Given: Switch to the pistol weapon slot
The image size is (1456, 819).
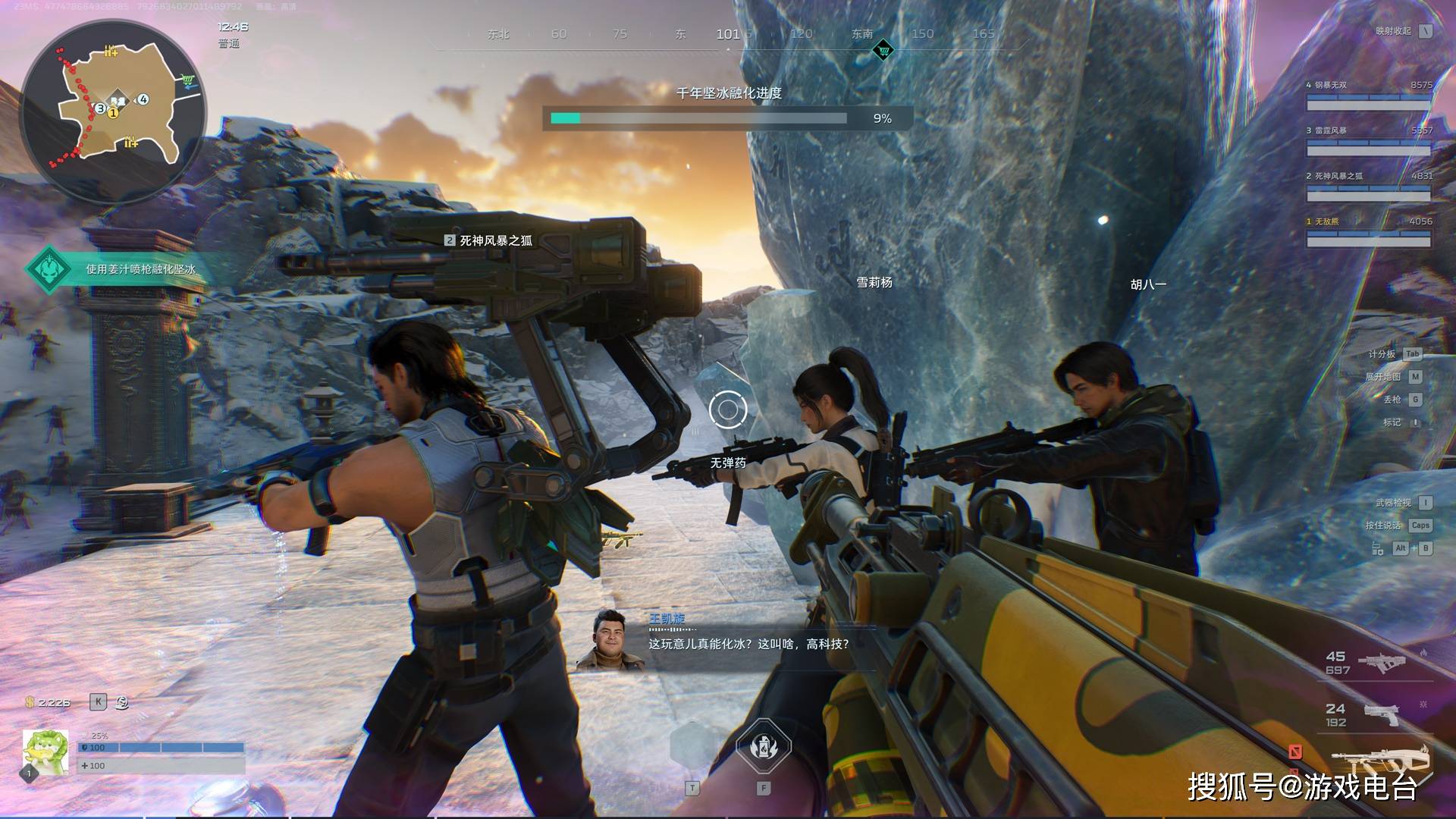Looking at the screenshot, I should (1382, 714).
